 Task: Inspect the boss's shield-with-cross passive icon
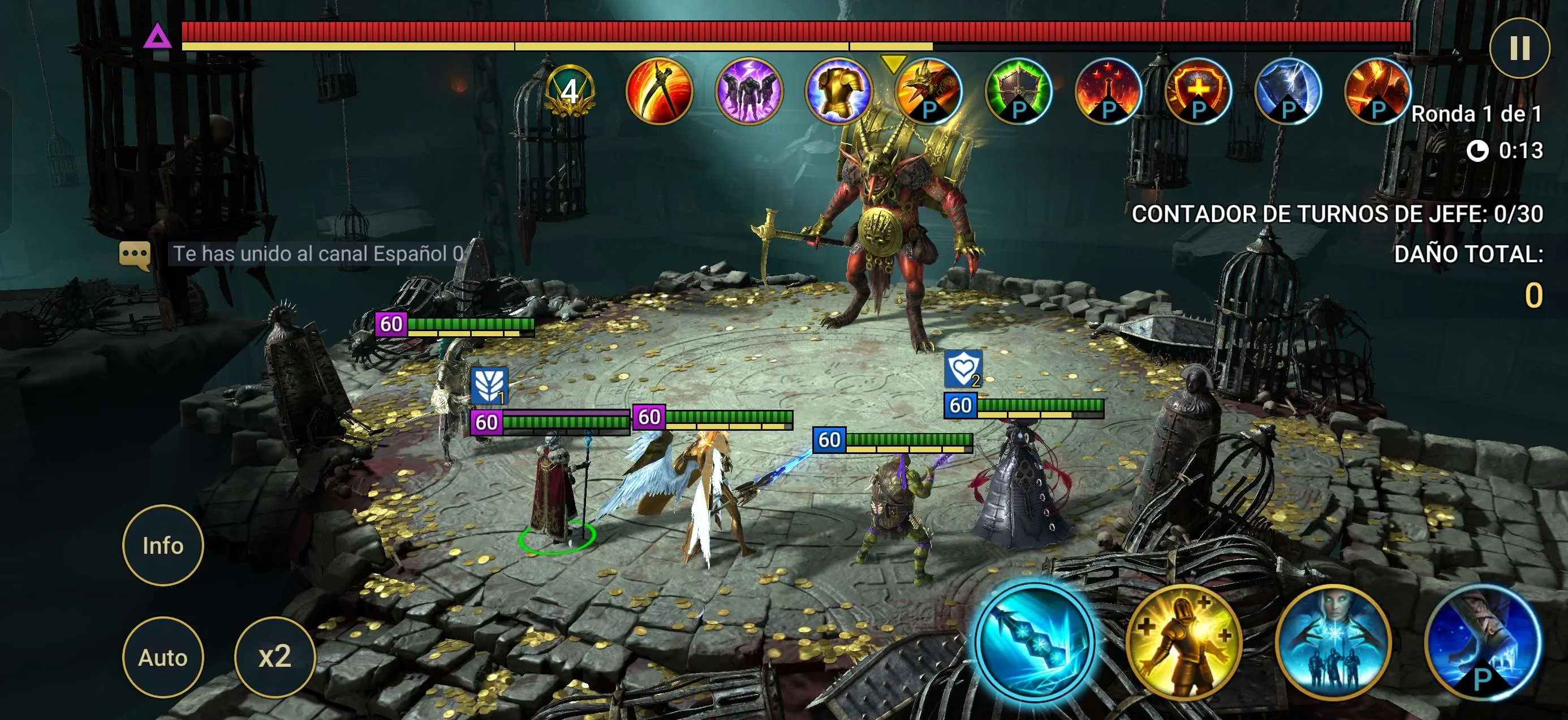[x=1197, y=91]
